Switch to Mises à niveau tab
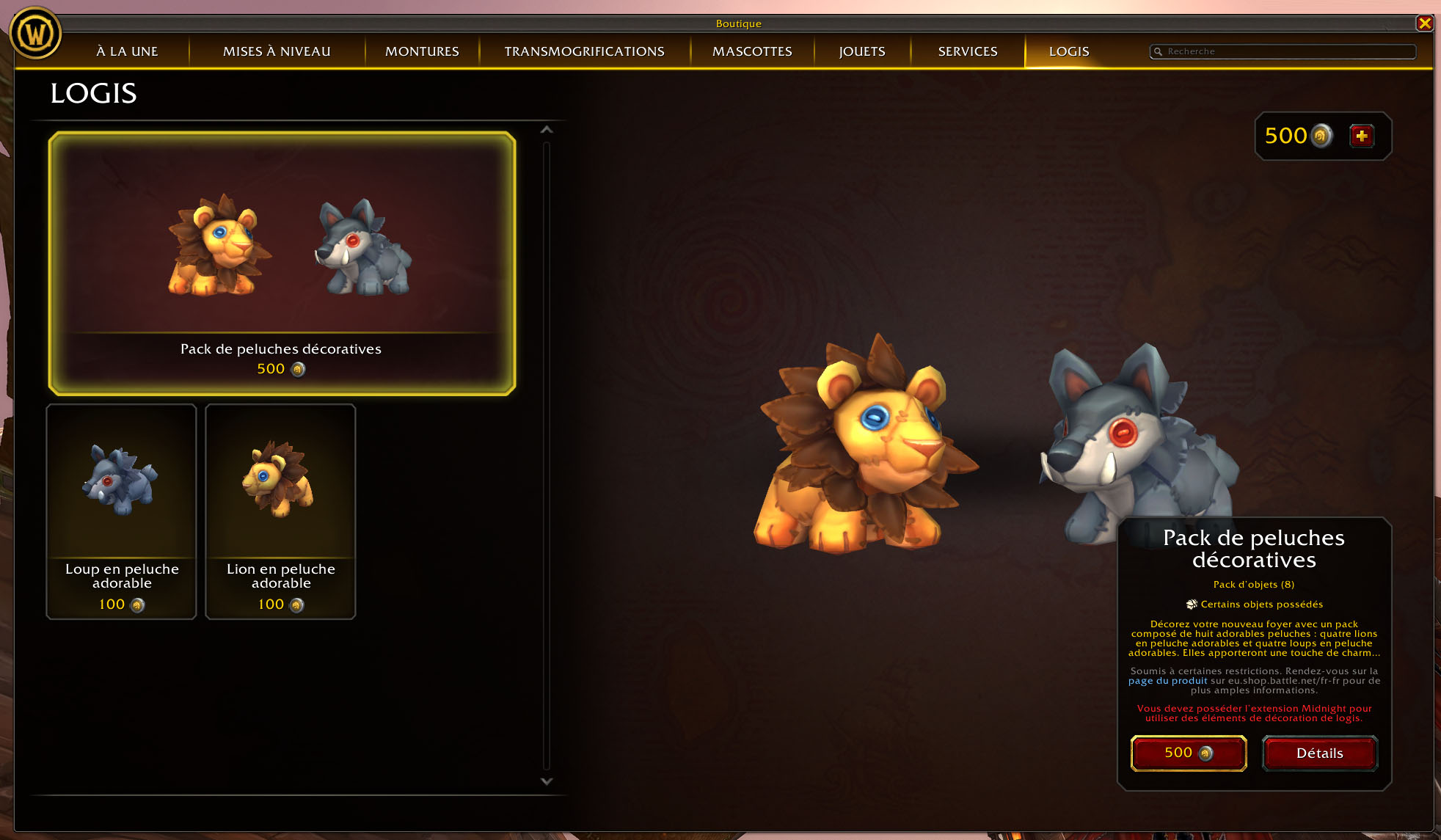Viewport: 1441px width, 840px height. point(277,51)
